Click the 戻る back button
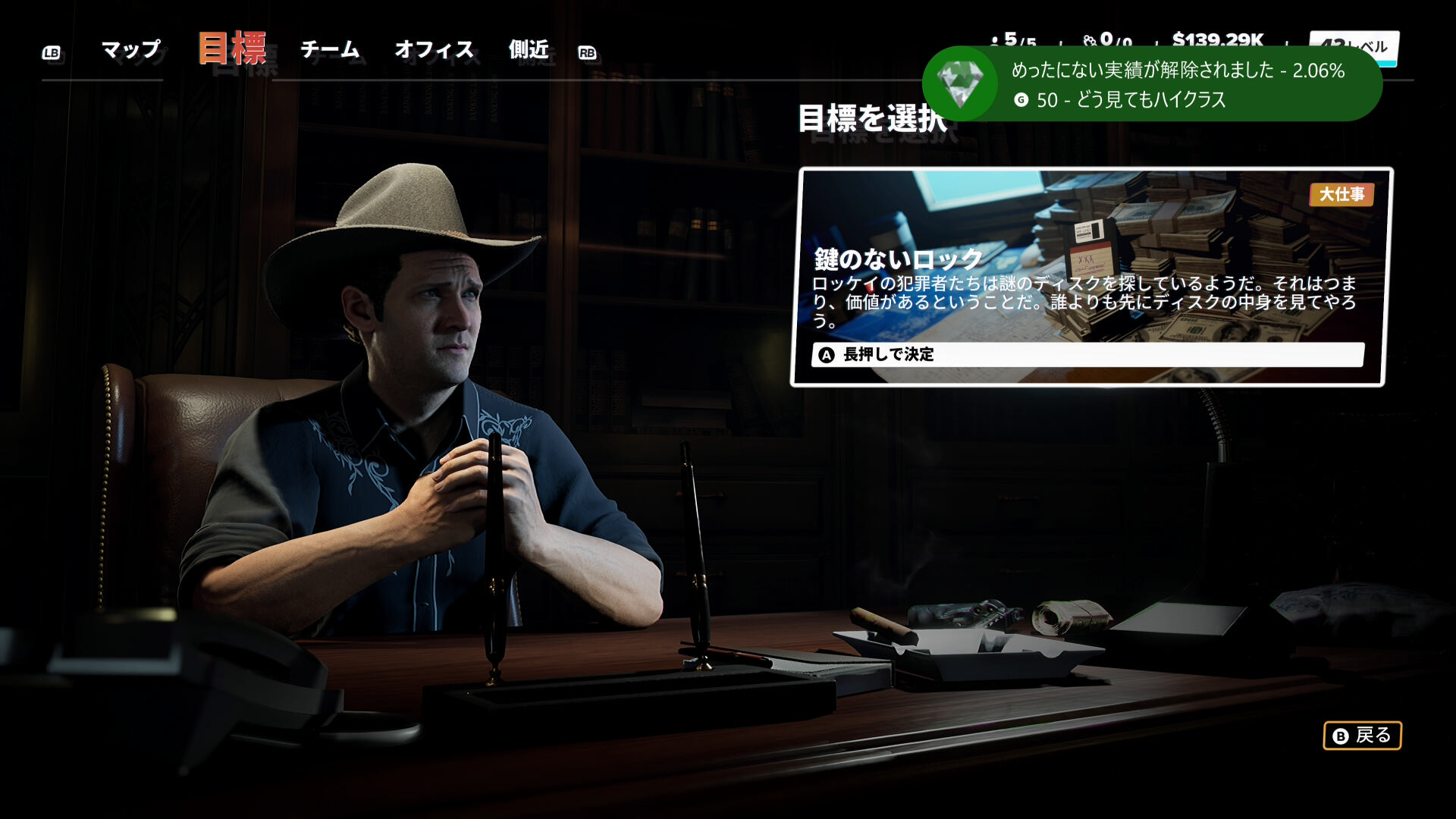The height and width of the screenshot is (819, 1456). 1362,736
